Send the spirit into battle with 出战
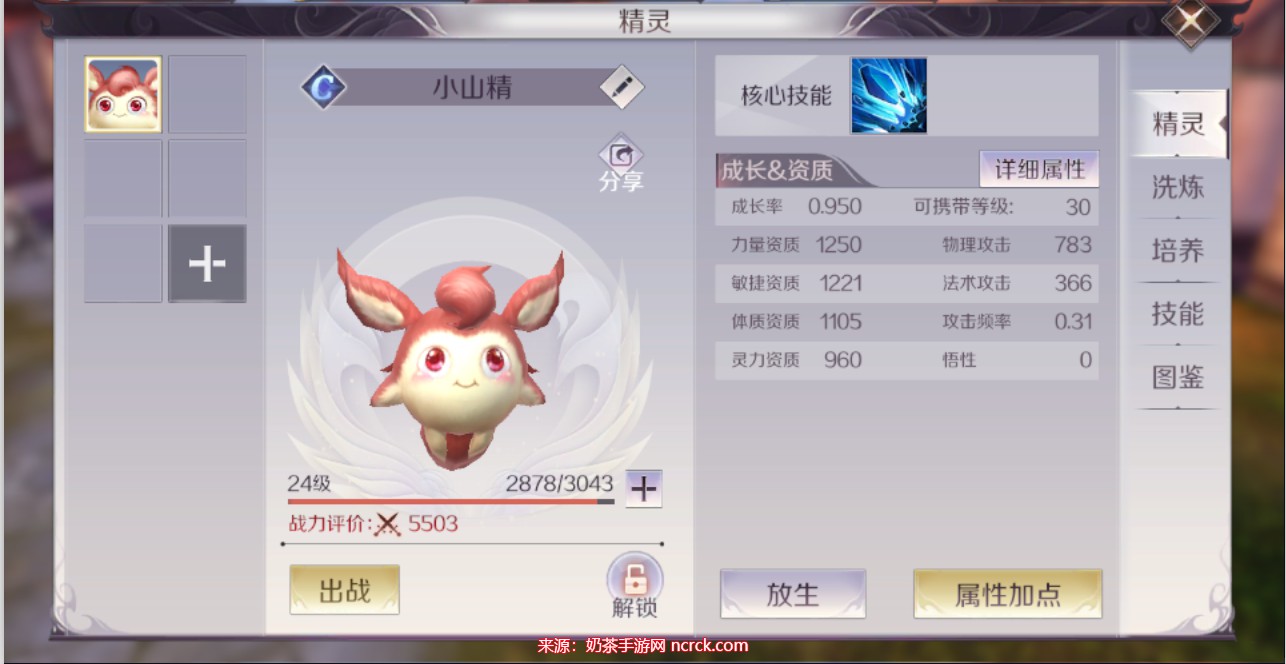Image resolution: width=1286 pixels, height=664 pixels. 344,590
